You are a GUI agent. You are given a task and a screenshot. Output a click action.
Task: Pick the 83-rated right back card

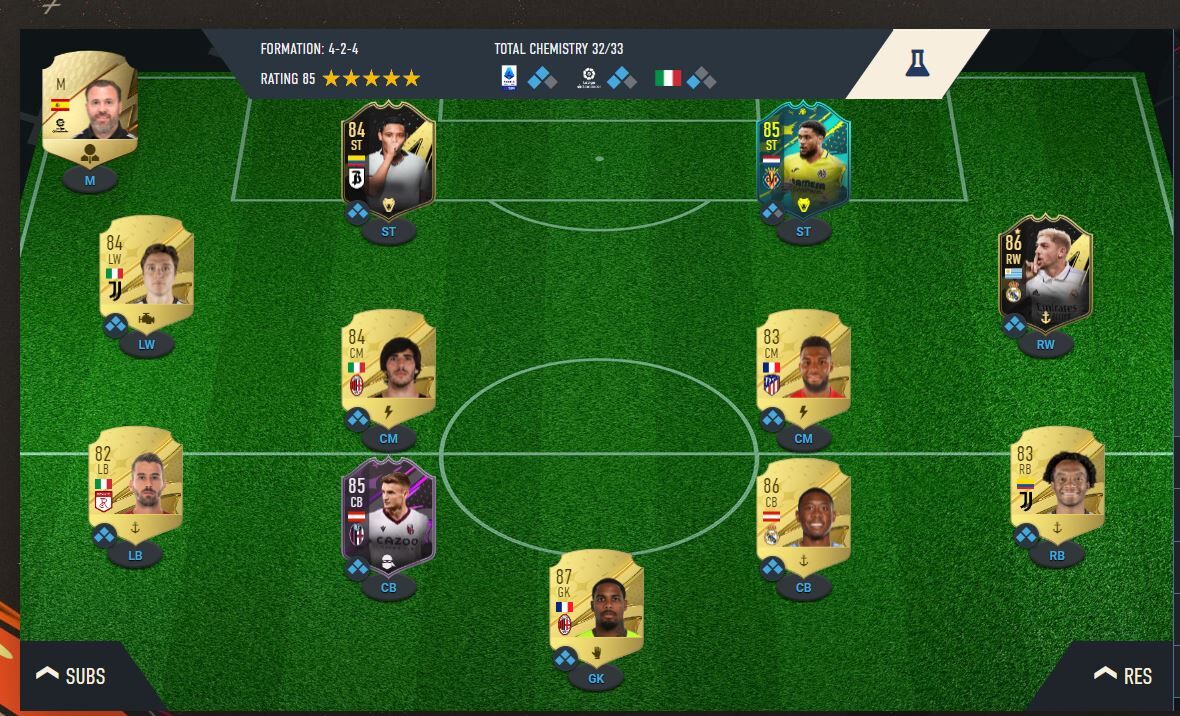pyautogui.click(x=1057, y=480)
